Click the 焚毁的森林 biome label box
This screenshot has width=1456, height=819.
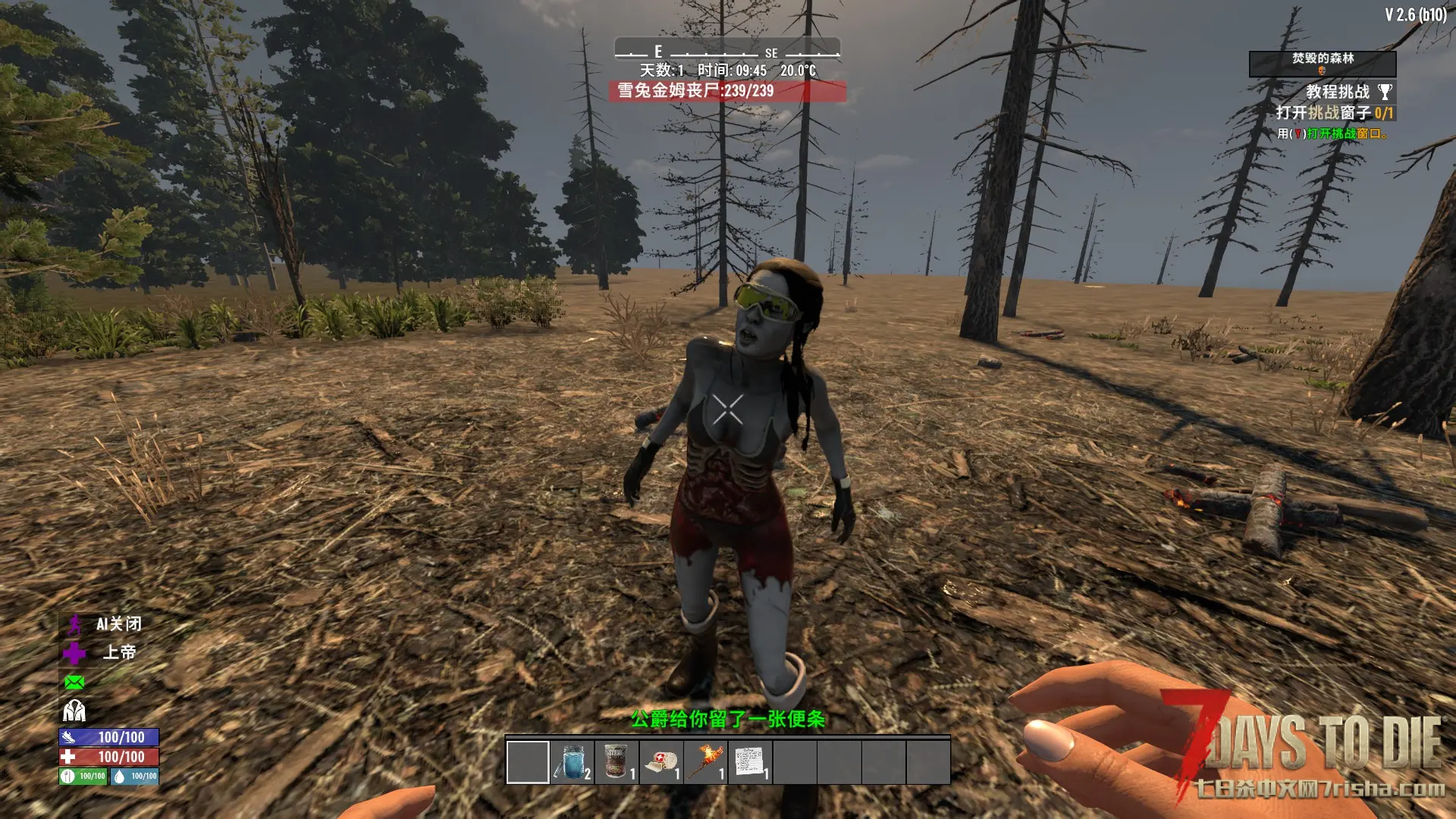[x=1322, y=63]
